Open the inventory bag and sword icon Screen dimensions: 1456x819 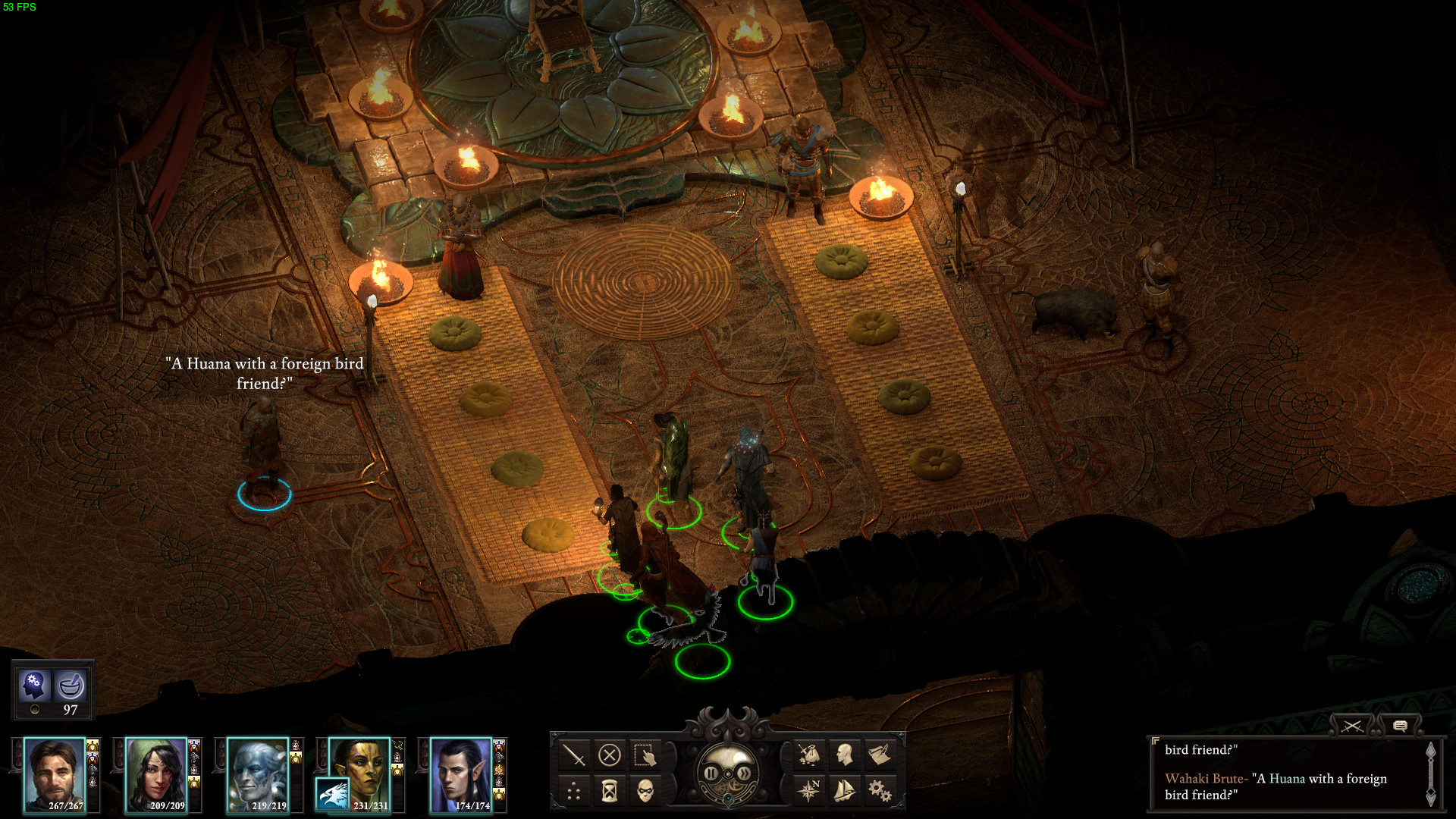tap(808, 755)
